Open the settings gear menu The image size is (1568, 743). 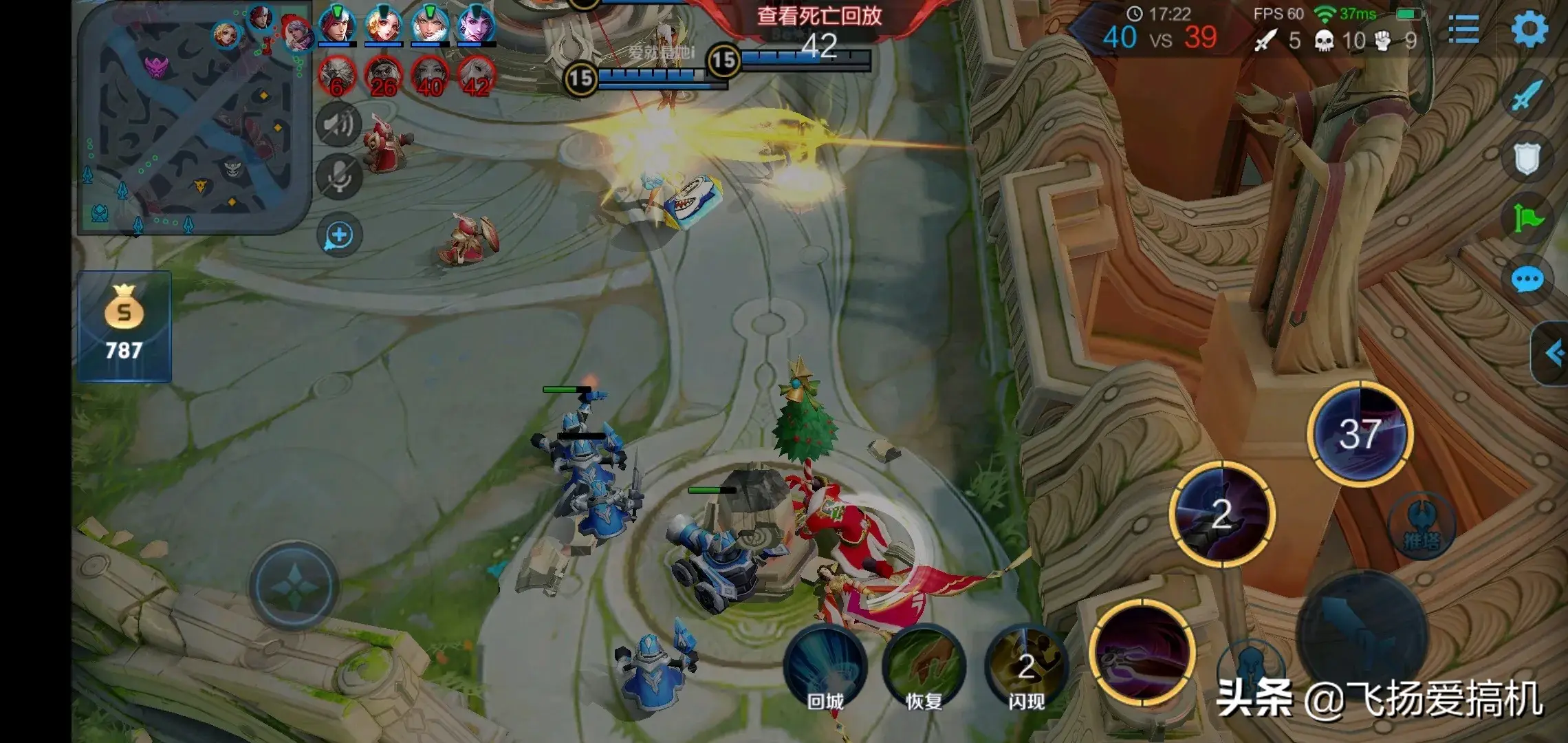point(1529,29)
